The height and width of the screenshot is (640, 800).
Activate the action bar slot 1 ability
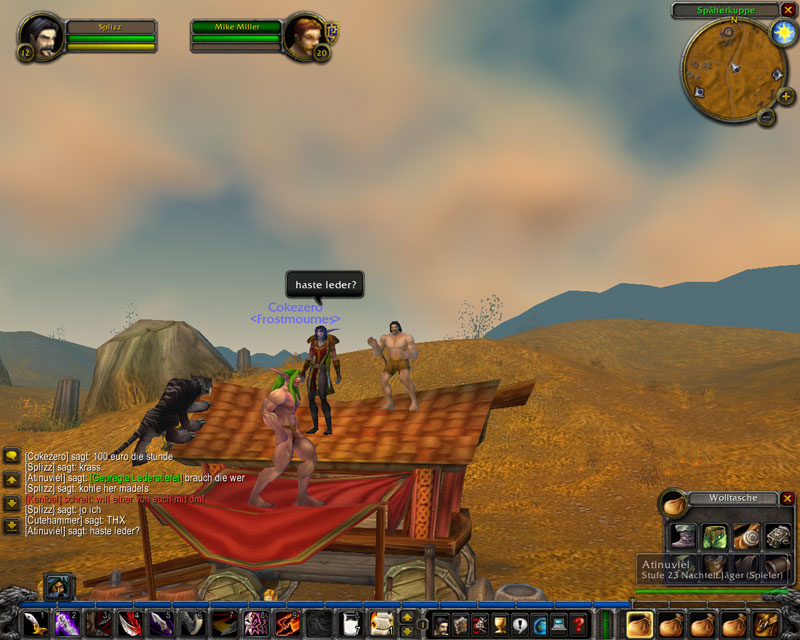click(x=36, y=624)
